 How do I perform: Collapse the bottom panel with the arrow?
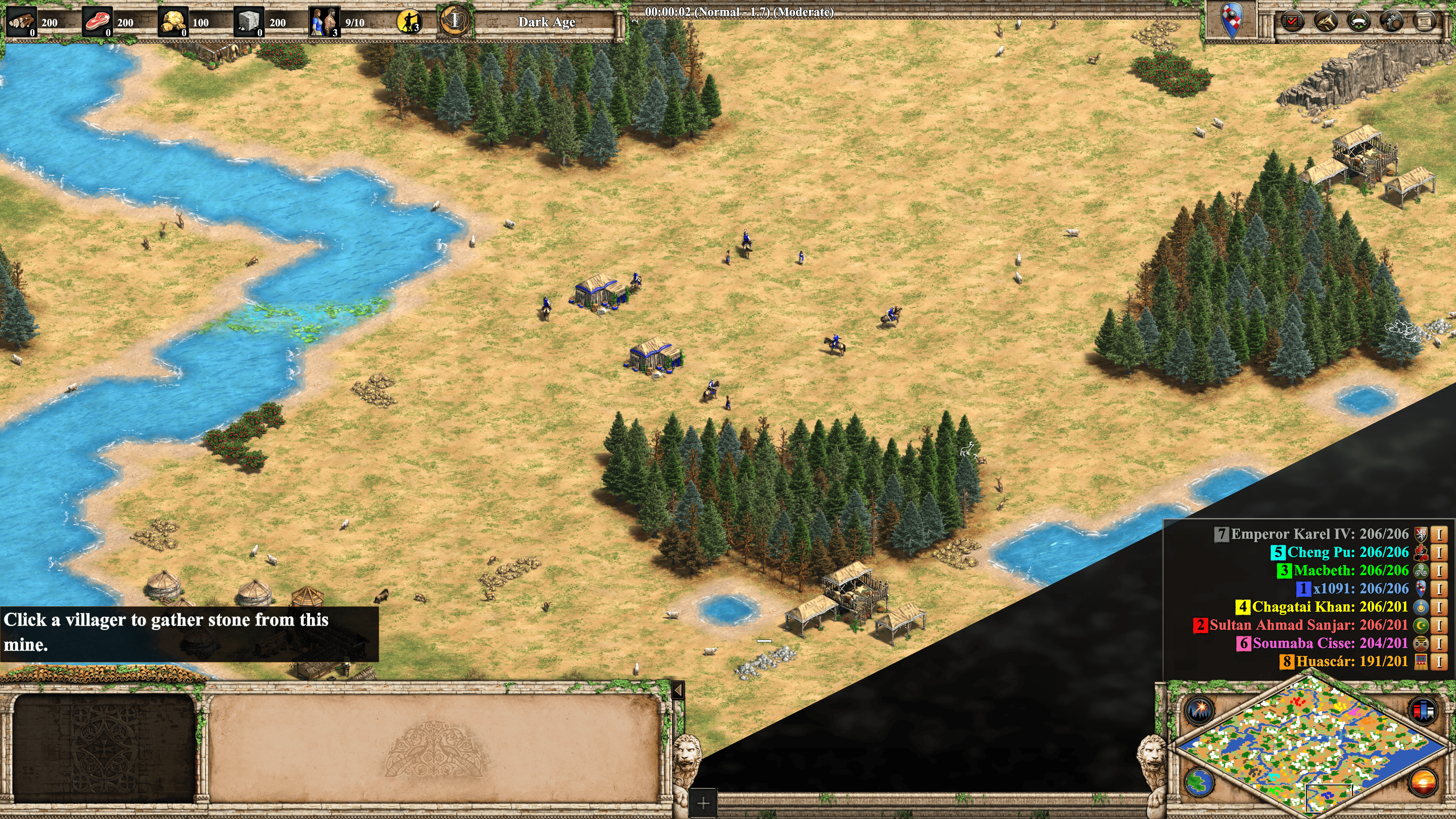[678, 690]
